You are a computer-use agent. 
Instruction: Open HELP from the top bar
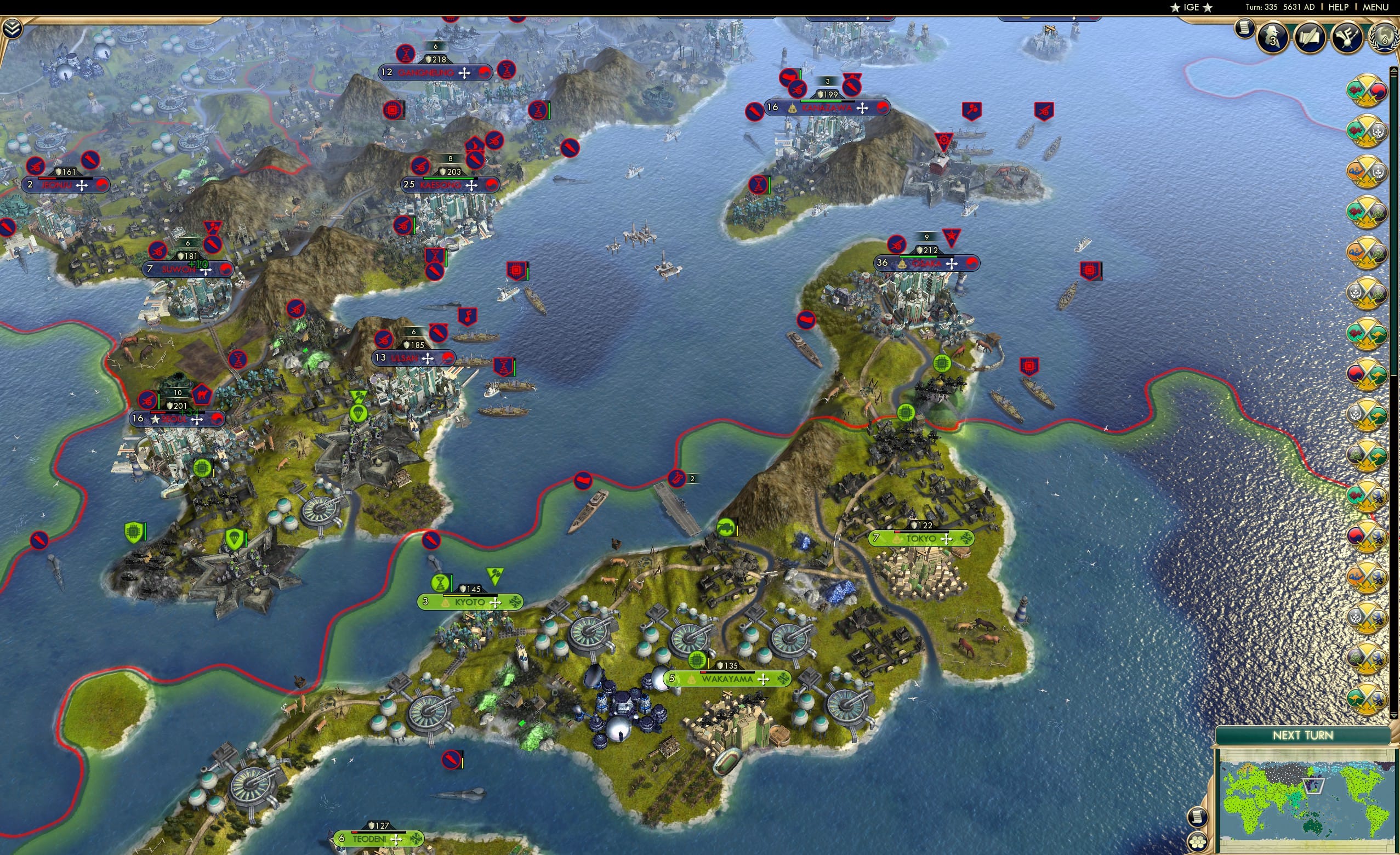(1339, 7)
